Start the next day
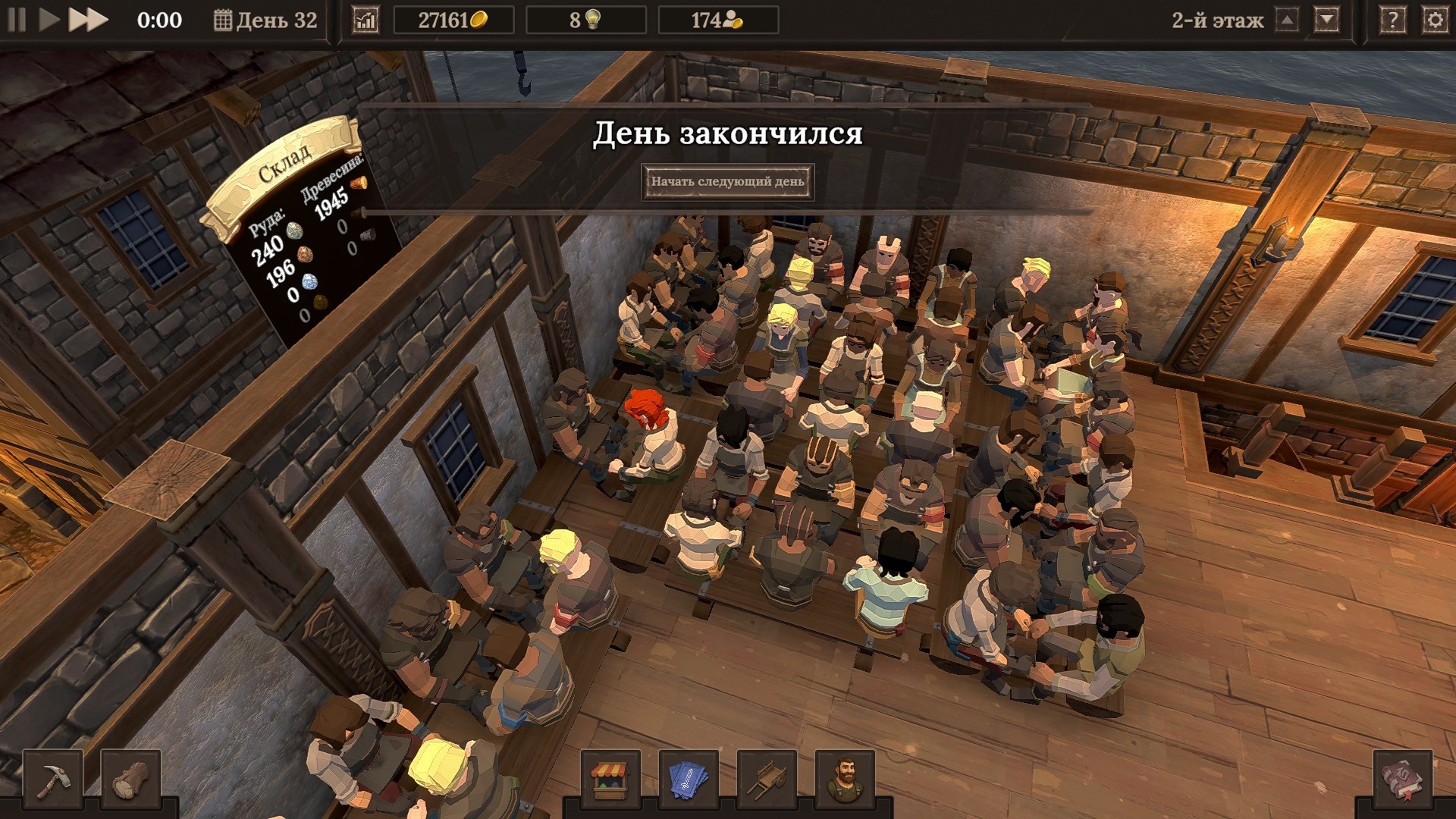The width and height of the screenshot is (1456, 819). 727,182
